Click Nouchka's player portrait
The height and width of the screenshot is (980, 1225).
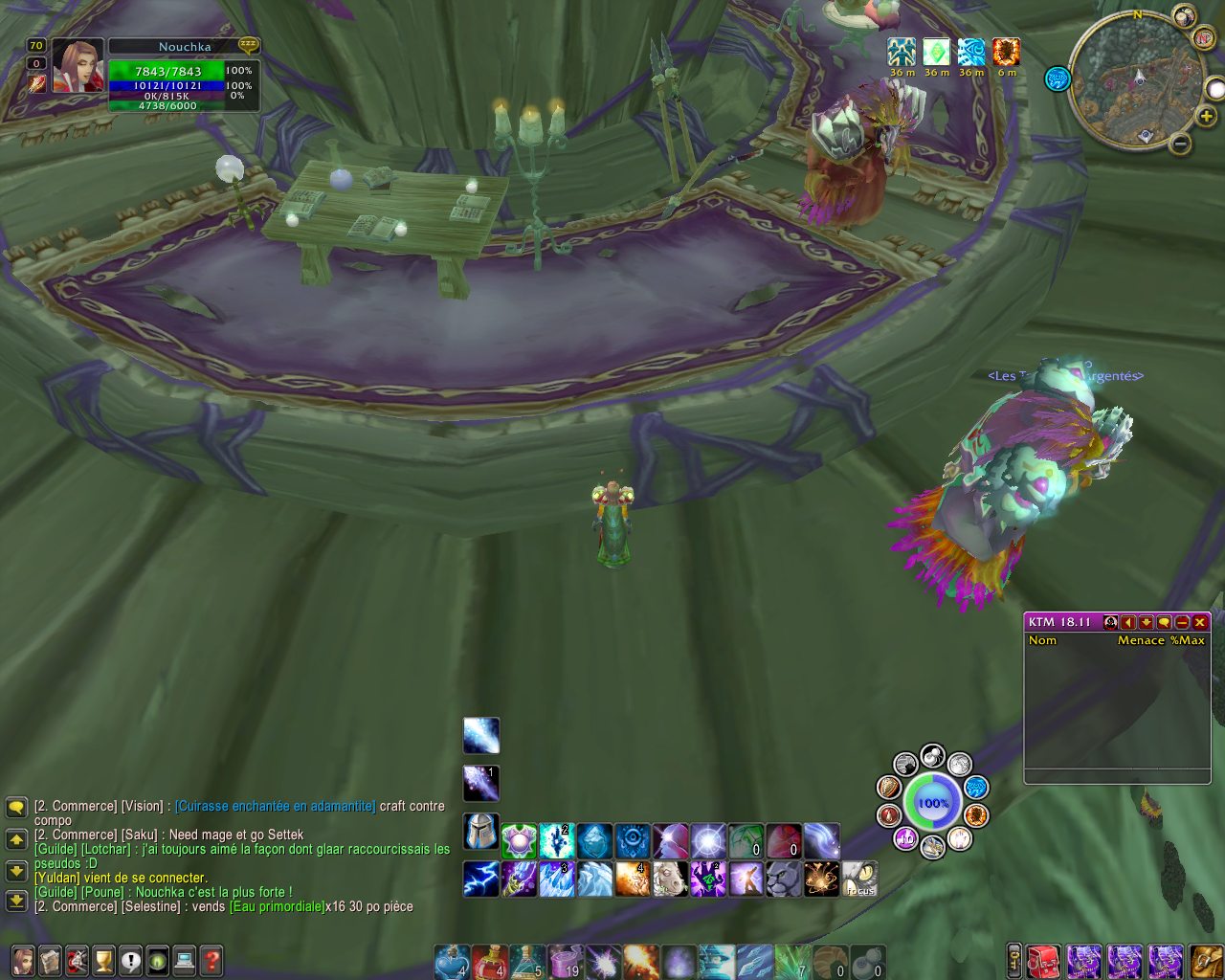(x=77, y=67)
